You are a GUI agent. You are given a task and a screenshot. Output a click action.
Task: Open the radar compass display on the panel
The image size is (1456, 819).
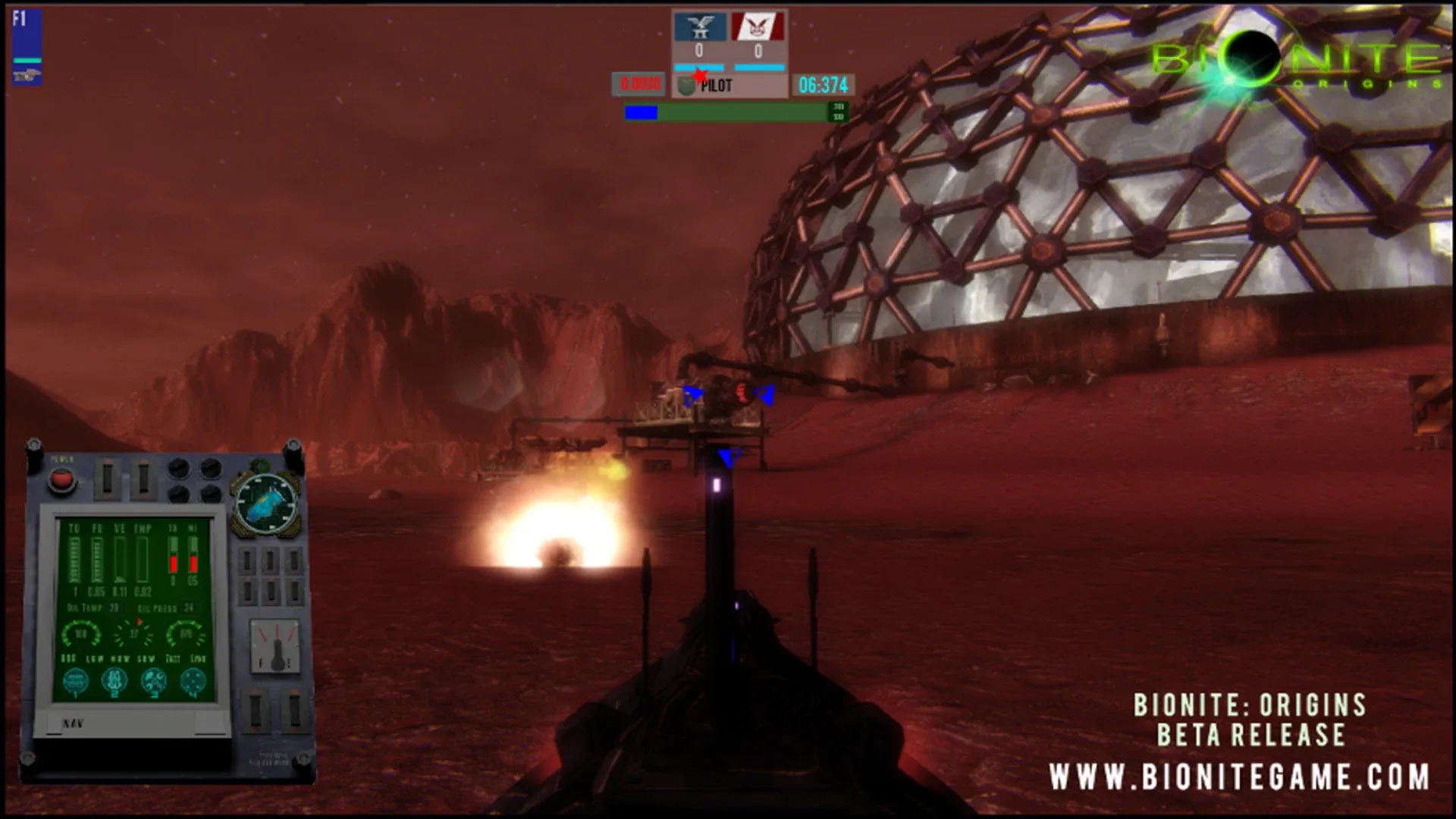coord(266,503)
